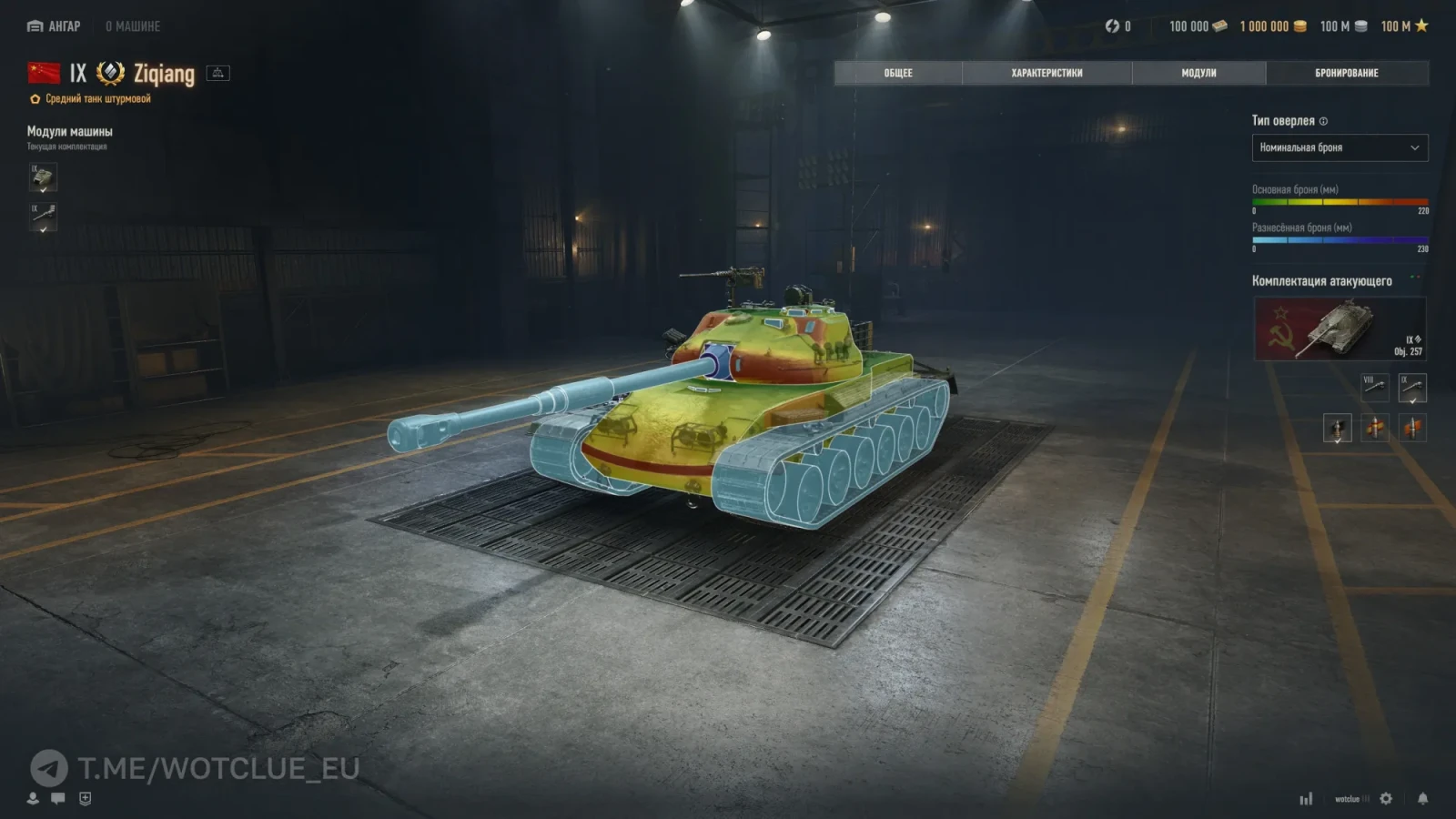Open the Номинальная броня dropdown
This screenshot has height=819, width=1456.
tap(1340, 147)
